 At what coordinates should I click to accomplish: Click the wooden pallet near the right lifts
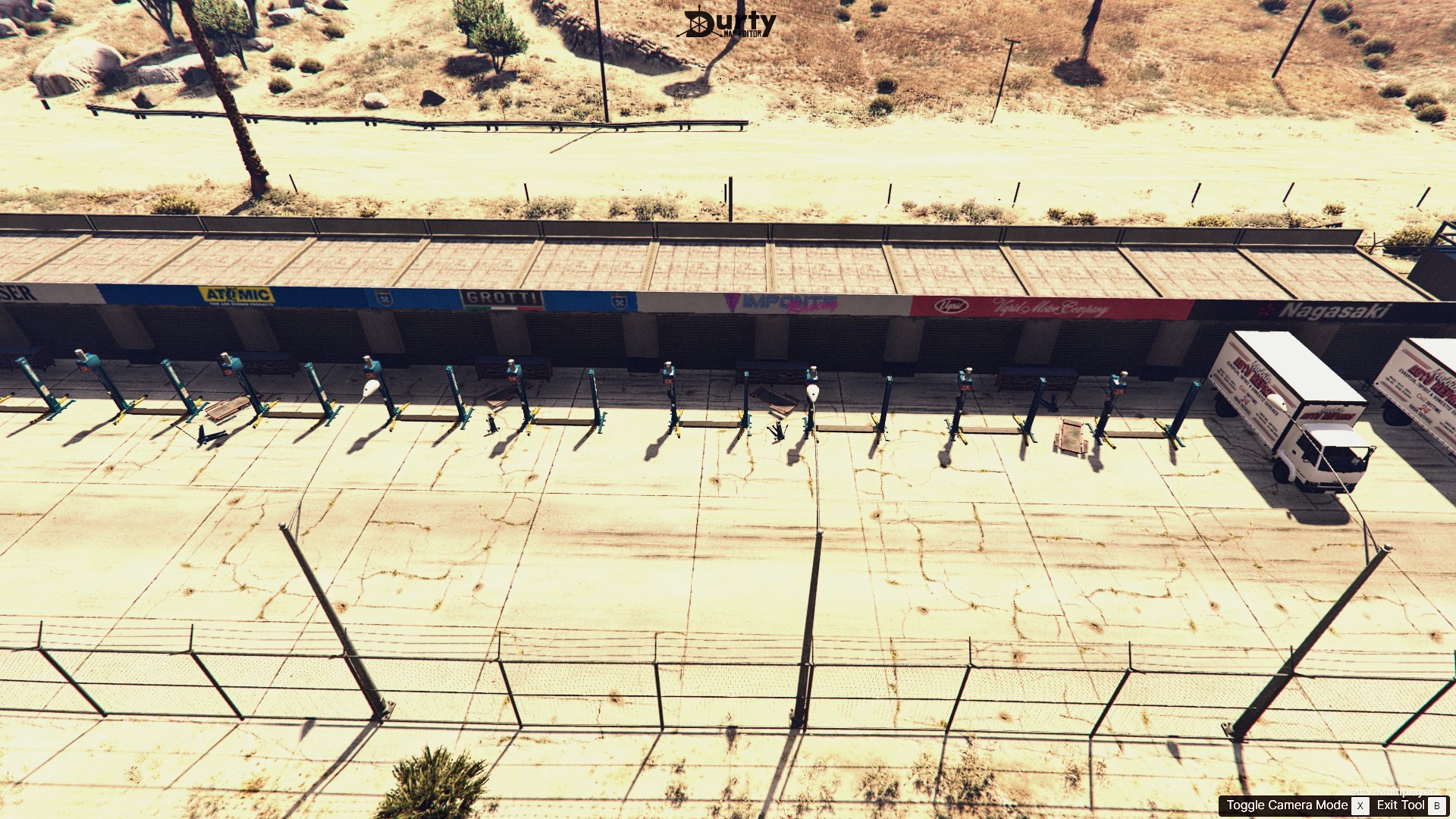pos(1072,436)
